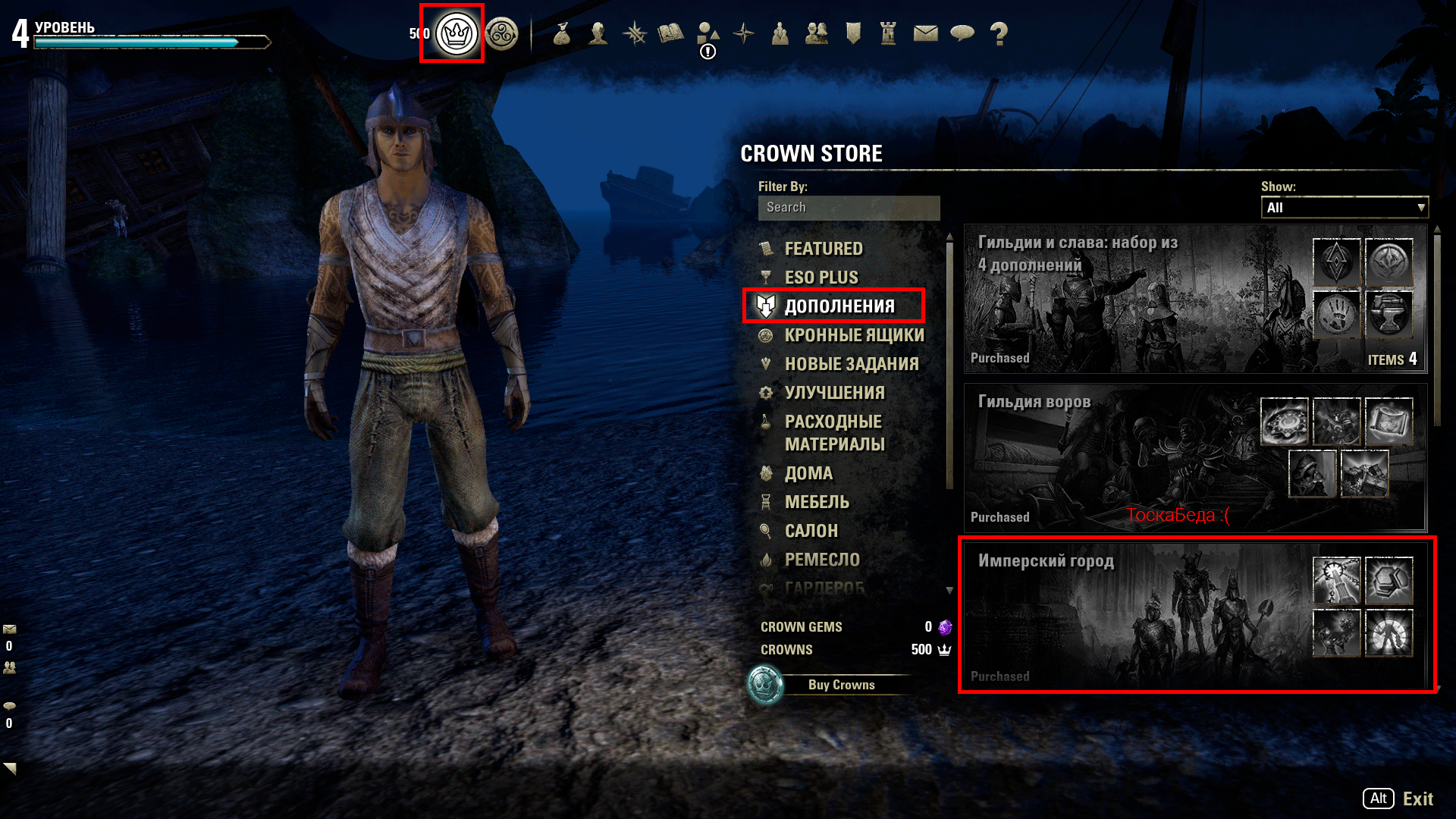
Task: Switch to the ДОМА category
Action: tap(808, 473)
